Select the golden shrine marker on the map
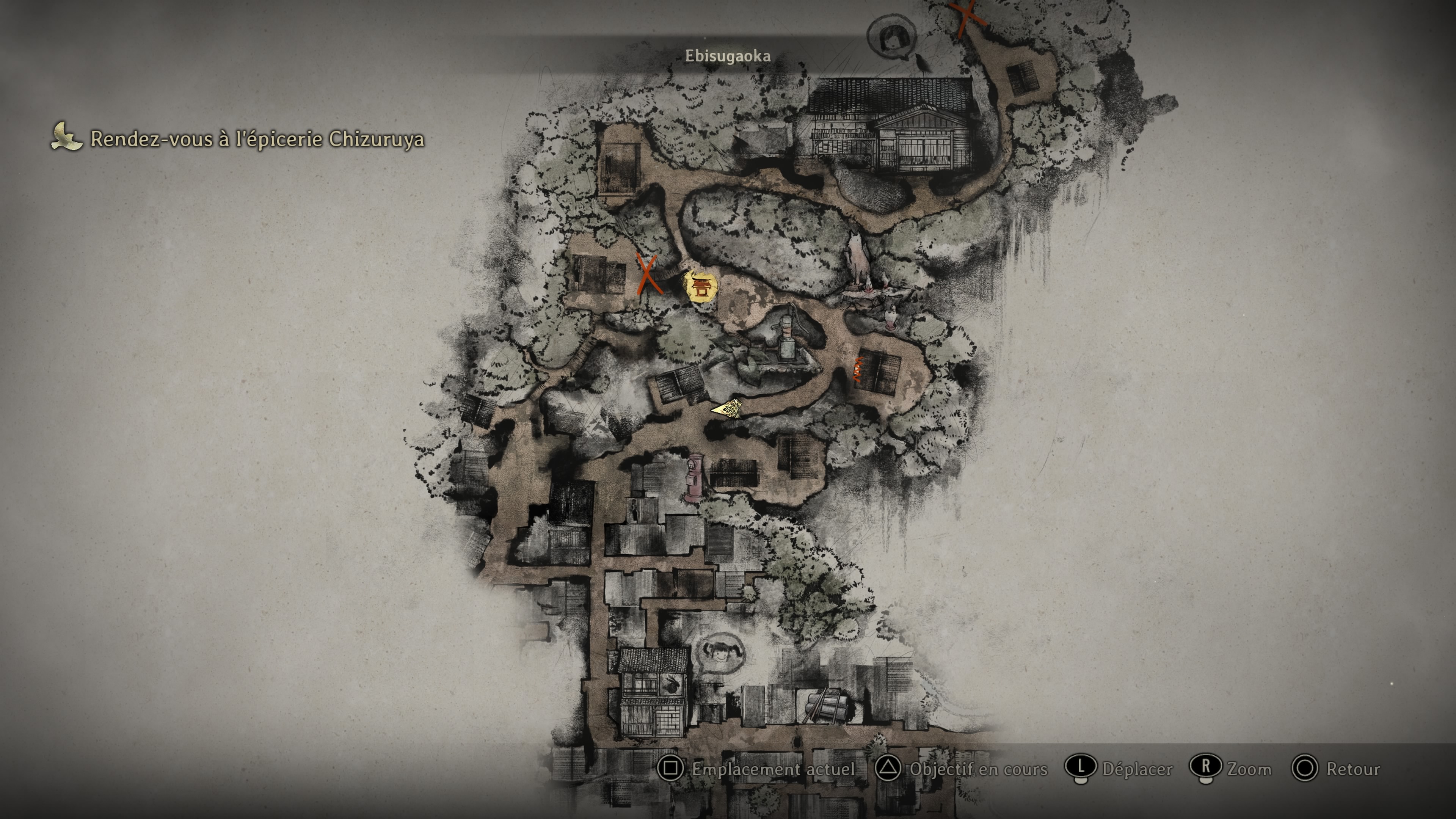 click(701, 287)
